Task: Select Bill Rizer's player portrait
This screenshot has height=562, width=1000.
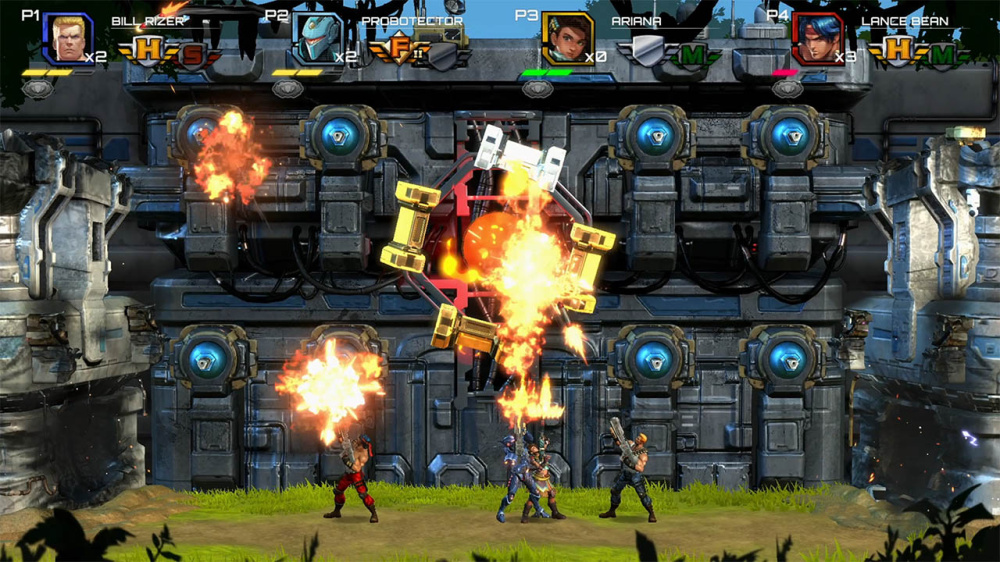Action: tap(67, 39)
